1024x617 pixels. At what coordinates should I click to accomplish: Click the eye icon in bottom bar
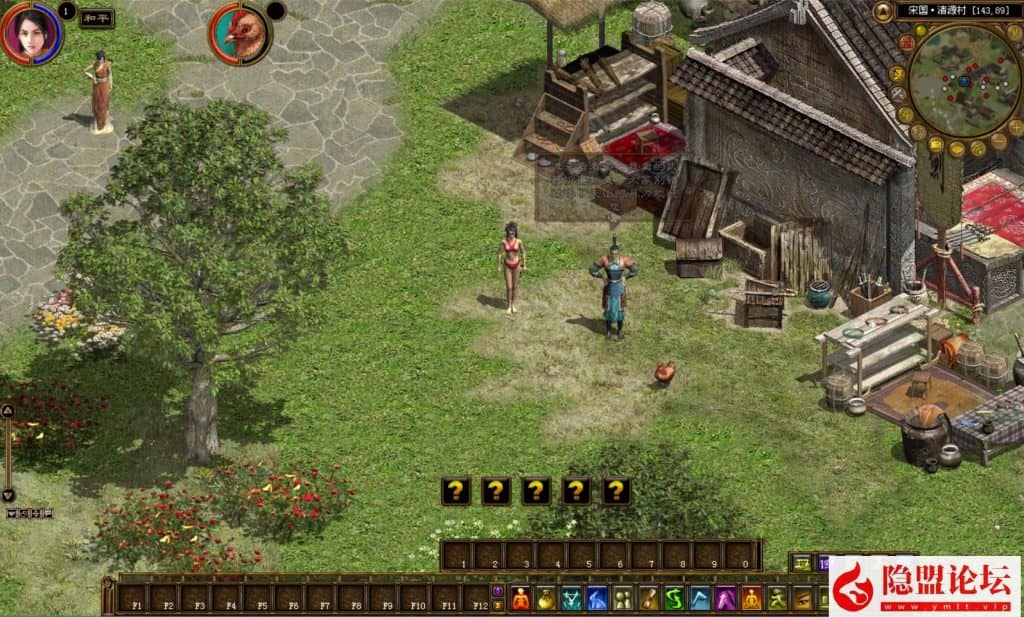802,599
